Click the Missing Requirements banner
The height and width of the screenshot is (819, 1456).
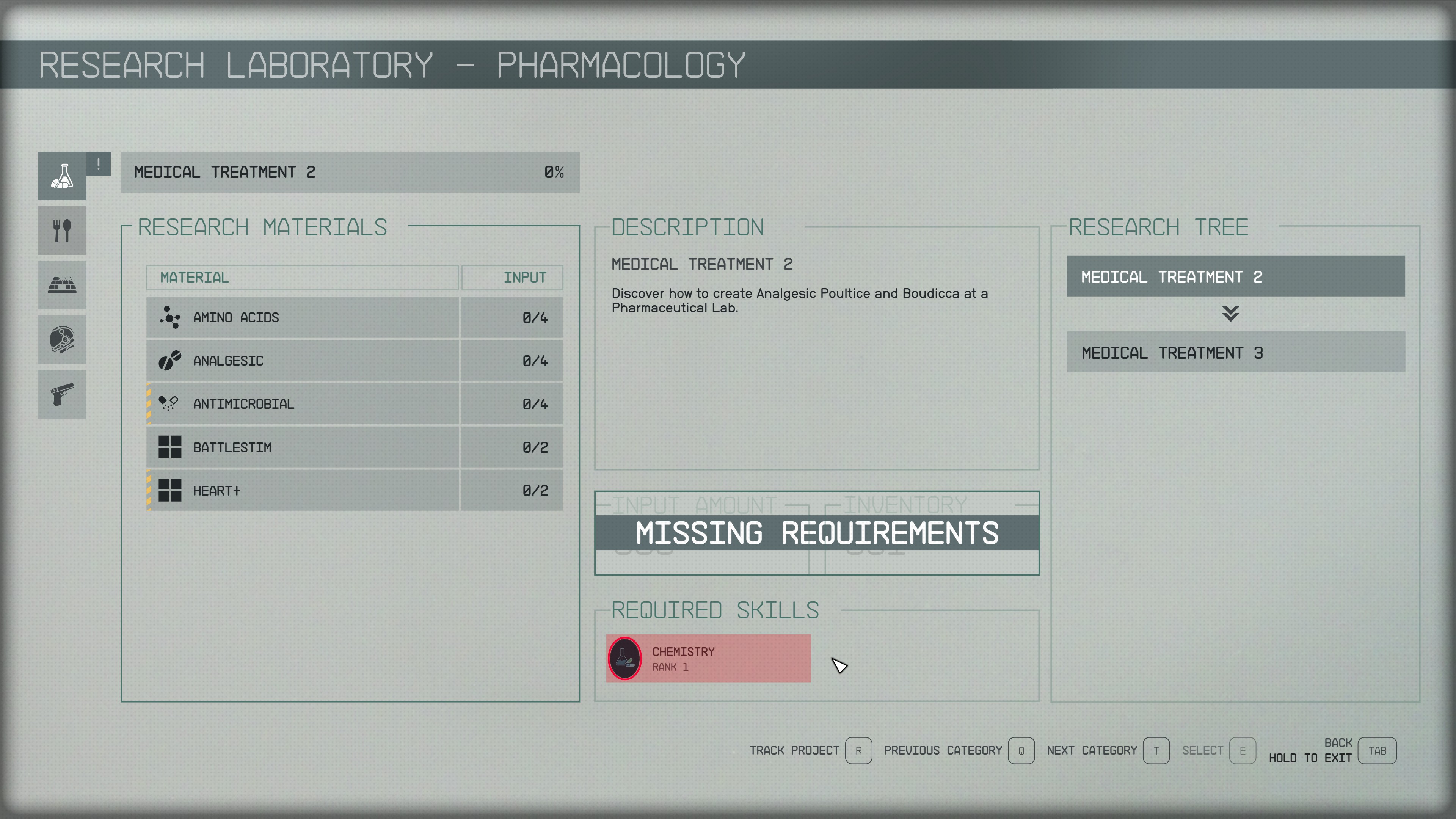tap(817, 532)
